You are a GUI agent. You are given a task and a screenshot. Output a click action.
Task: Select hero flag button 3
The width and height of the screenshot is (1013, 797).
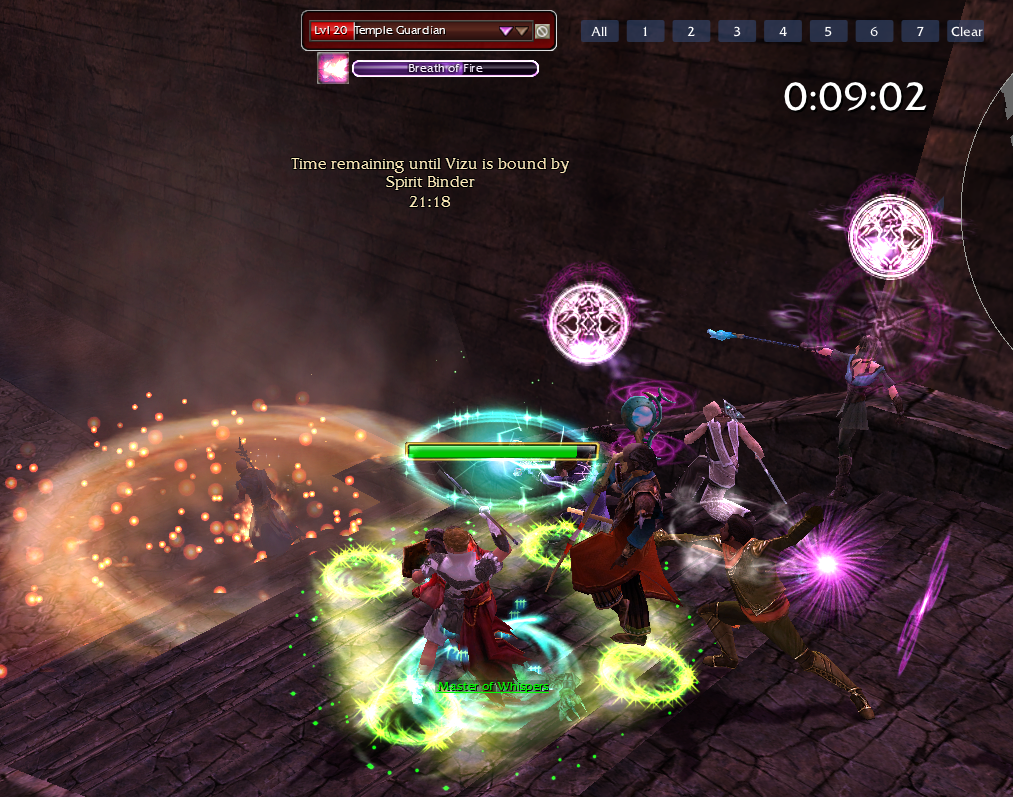(x=737, y=31)
